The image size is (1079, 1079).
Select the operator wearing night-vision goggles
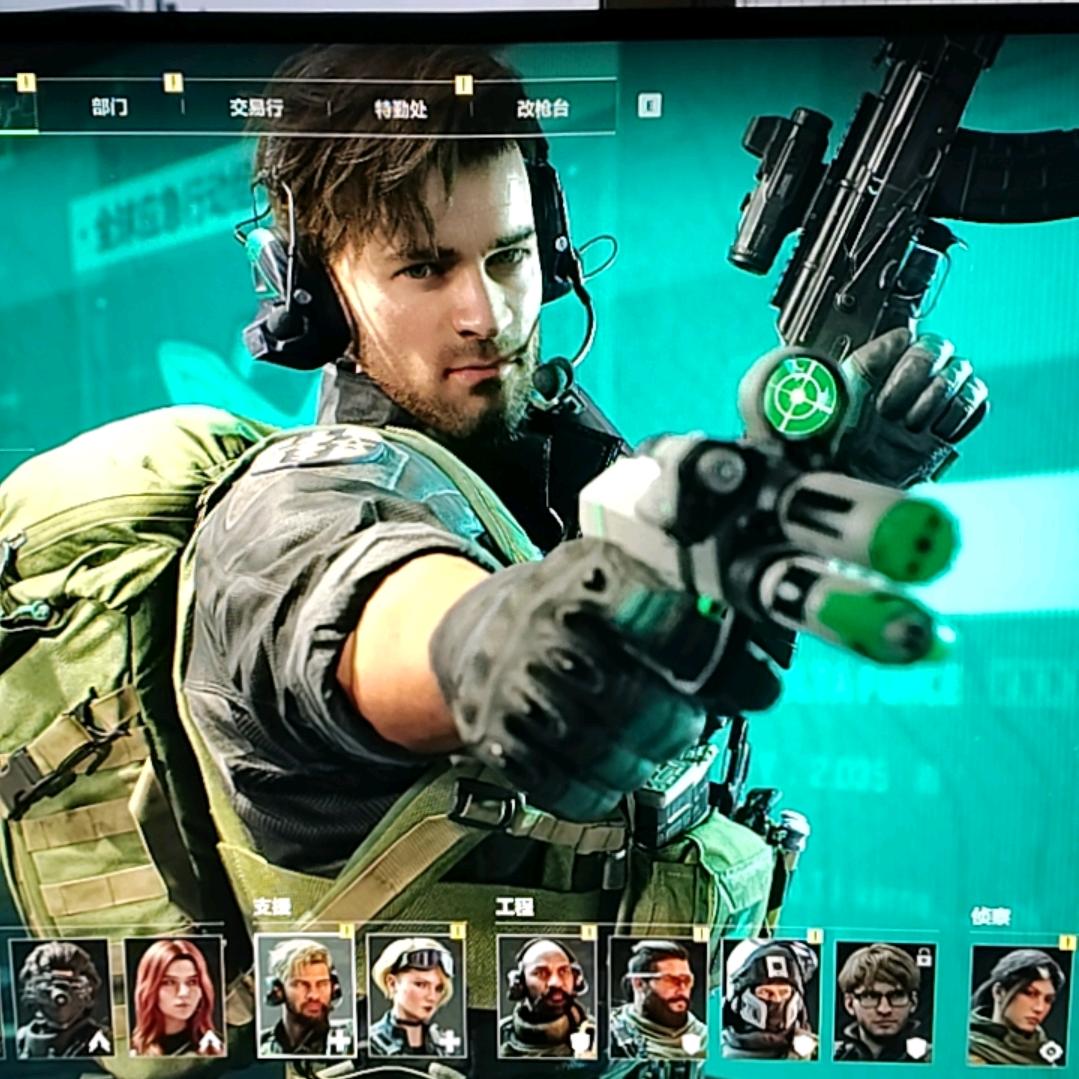coord(61,996)
